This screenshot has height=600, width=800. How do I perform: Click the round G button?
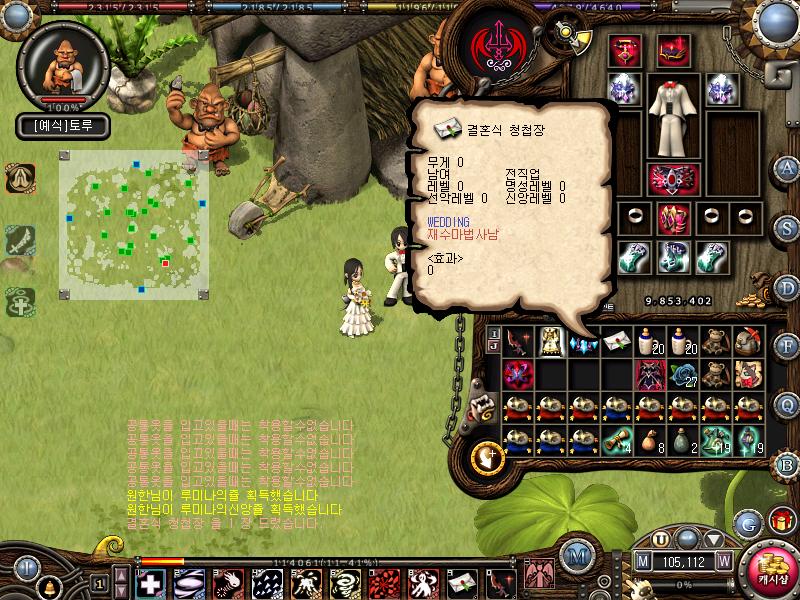(x=746, y=522)
